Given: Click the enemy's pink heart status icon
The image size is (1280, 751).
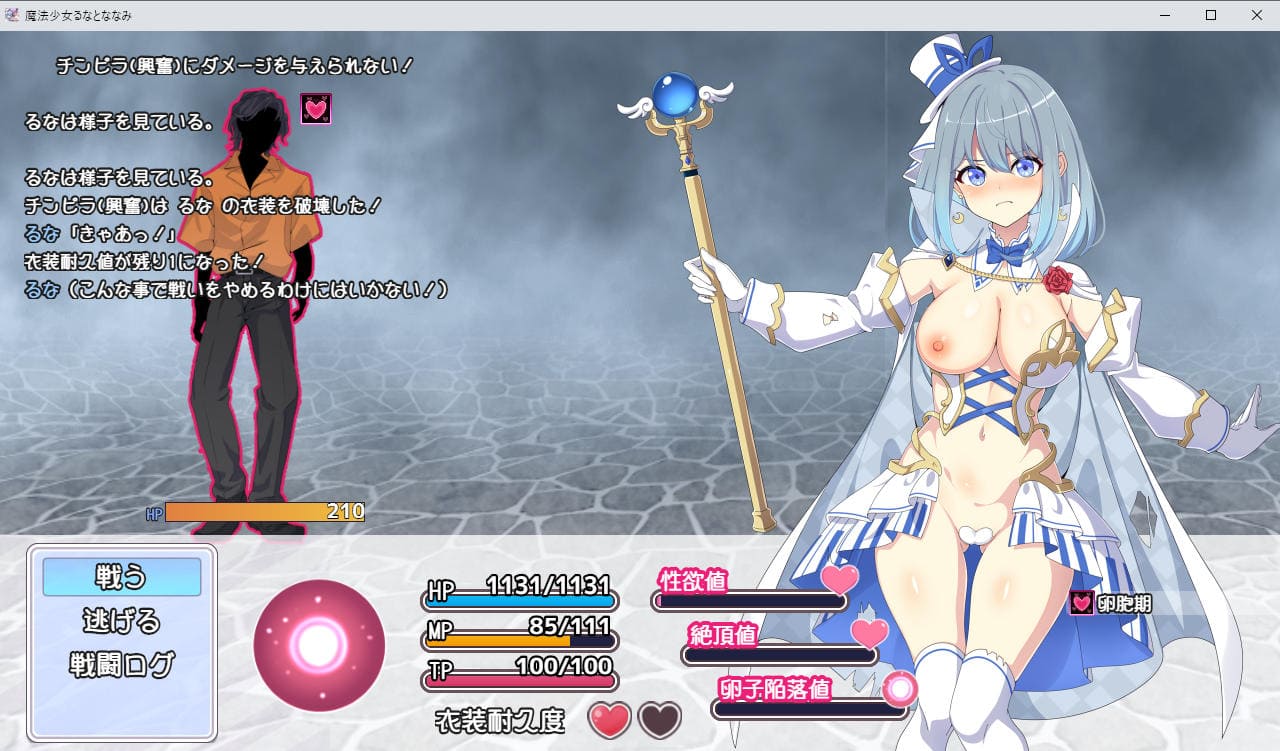Looking at the screenshot, I should (316, 109).
